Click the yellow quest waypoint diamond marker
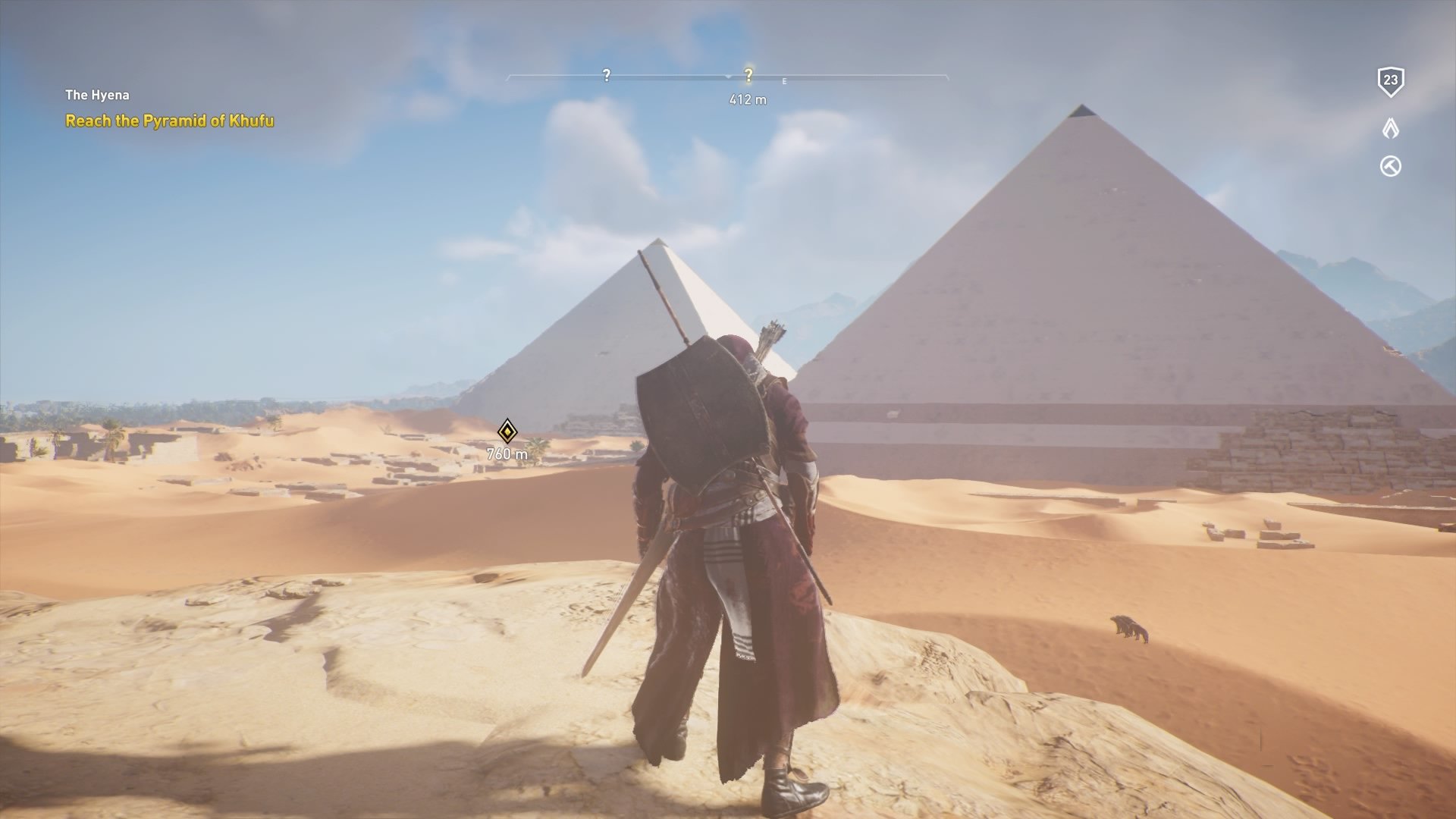The width and height of the screenshot is (1456, 819). click(508, 432)
